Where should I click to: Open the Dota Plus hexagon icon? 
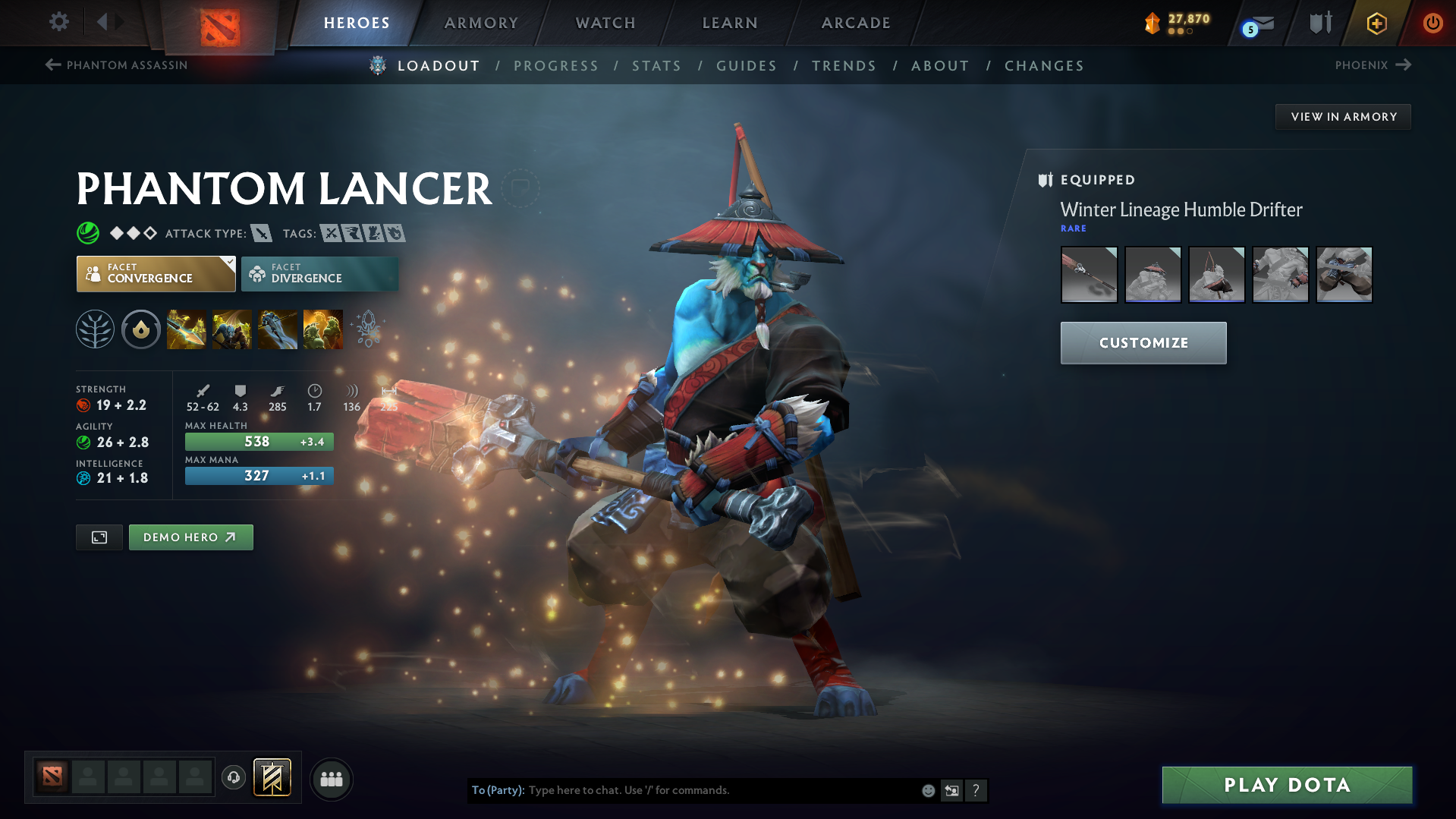(x=1376, y=23)
